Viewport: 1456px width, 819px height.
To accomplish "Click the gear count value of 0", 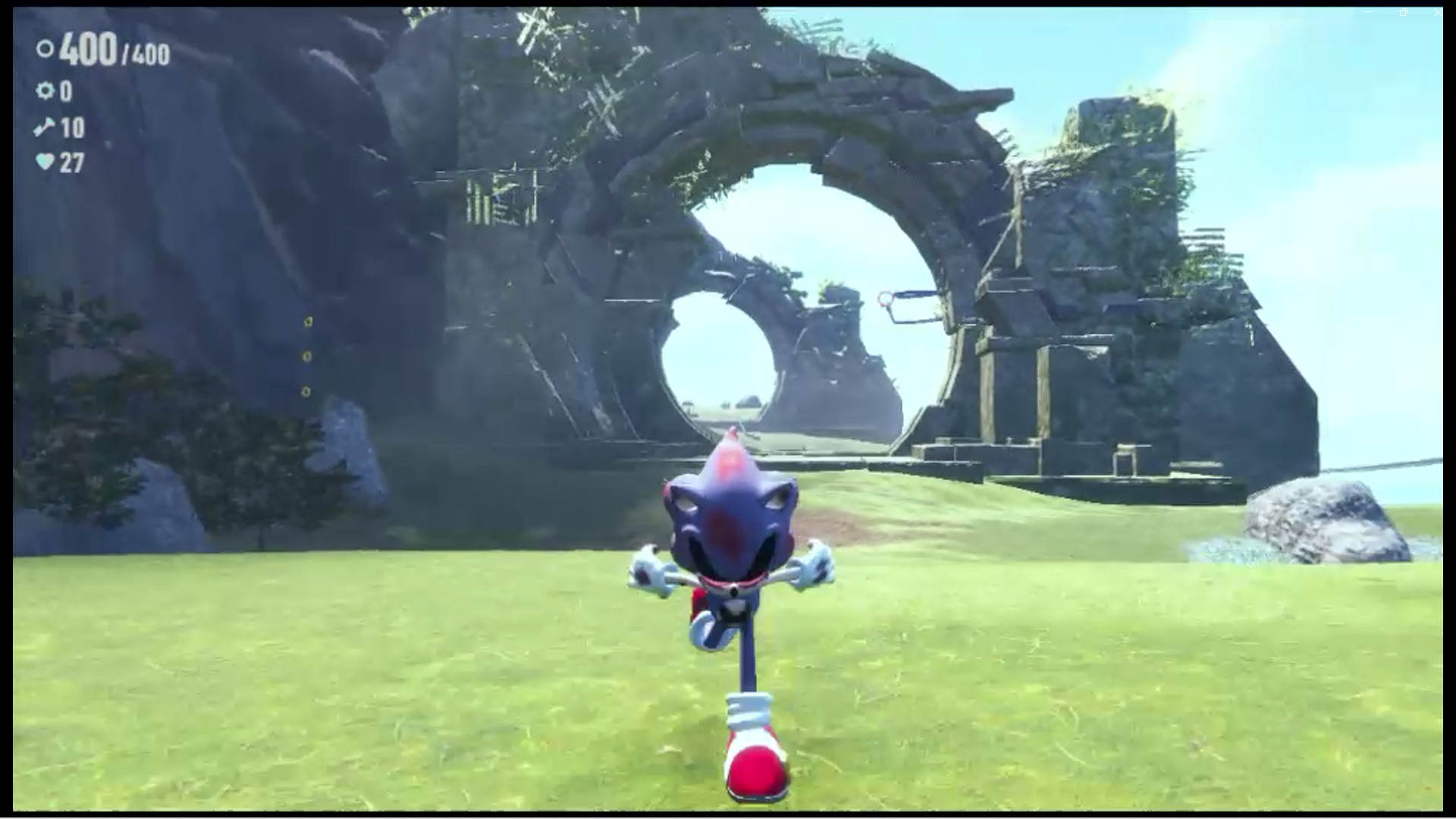I will [x=66, y=91].
